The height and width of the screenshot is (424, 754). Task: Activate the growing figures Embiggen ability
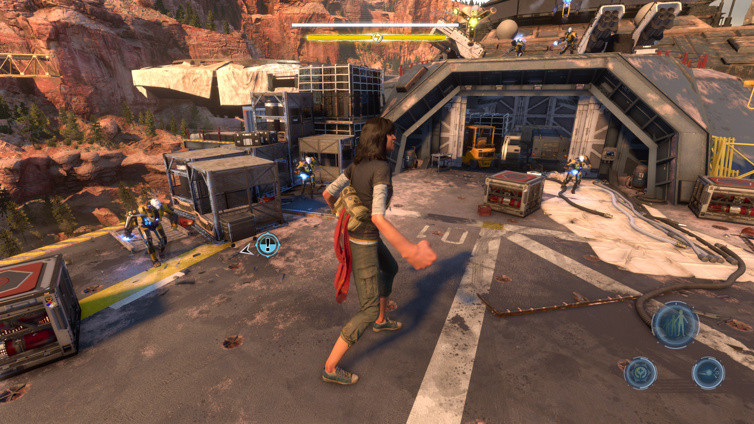[x=675, y=325]
